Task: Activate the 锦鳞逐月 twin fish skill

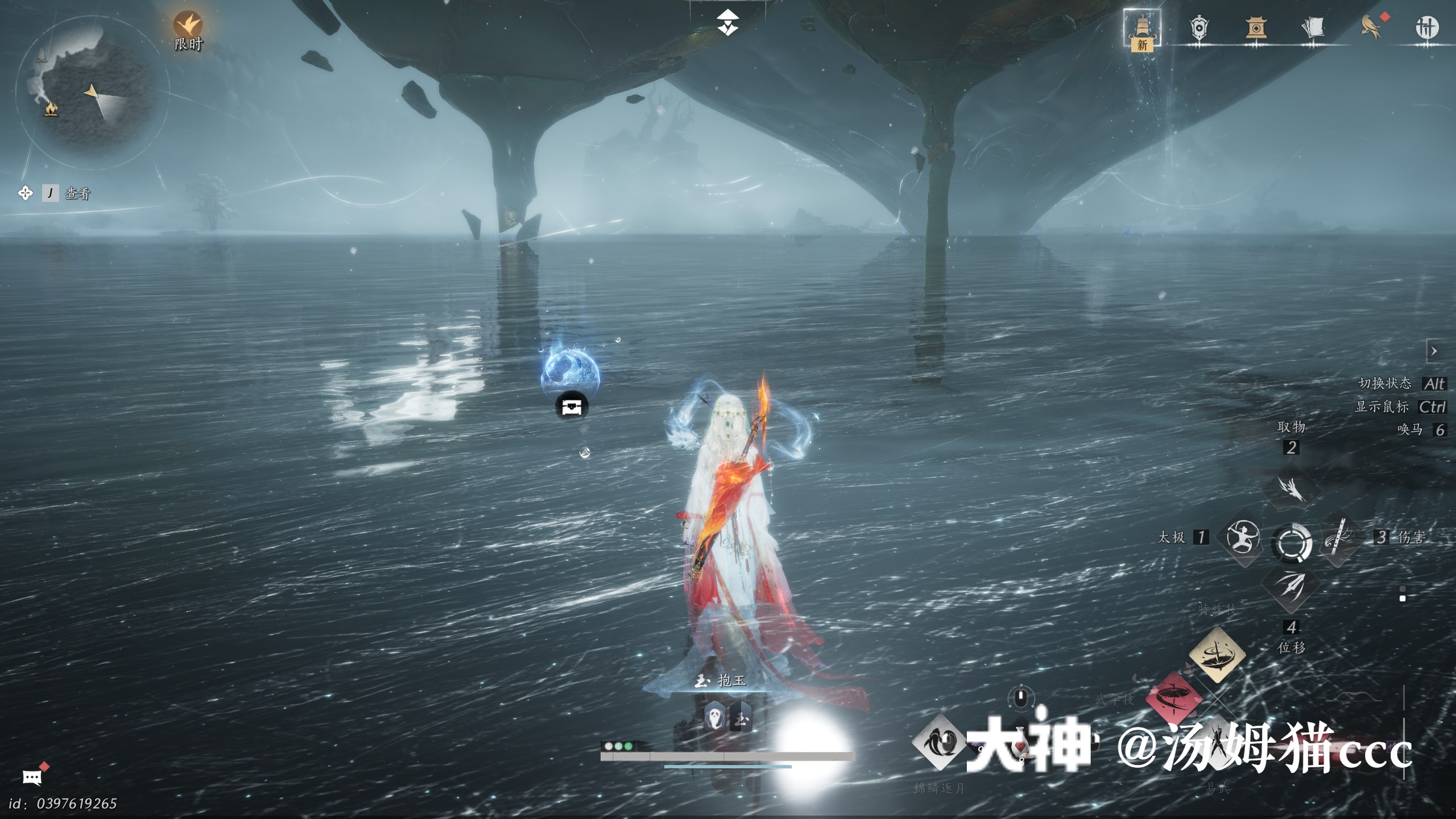Action: [938, 743]
